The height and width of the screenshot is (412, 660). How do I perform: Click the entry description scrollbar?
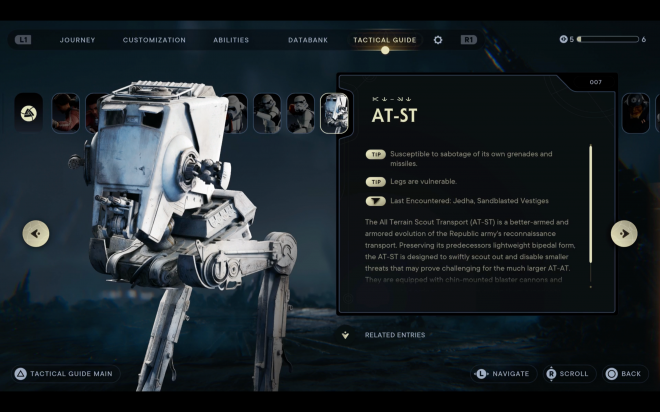(590, 214)
